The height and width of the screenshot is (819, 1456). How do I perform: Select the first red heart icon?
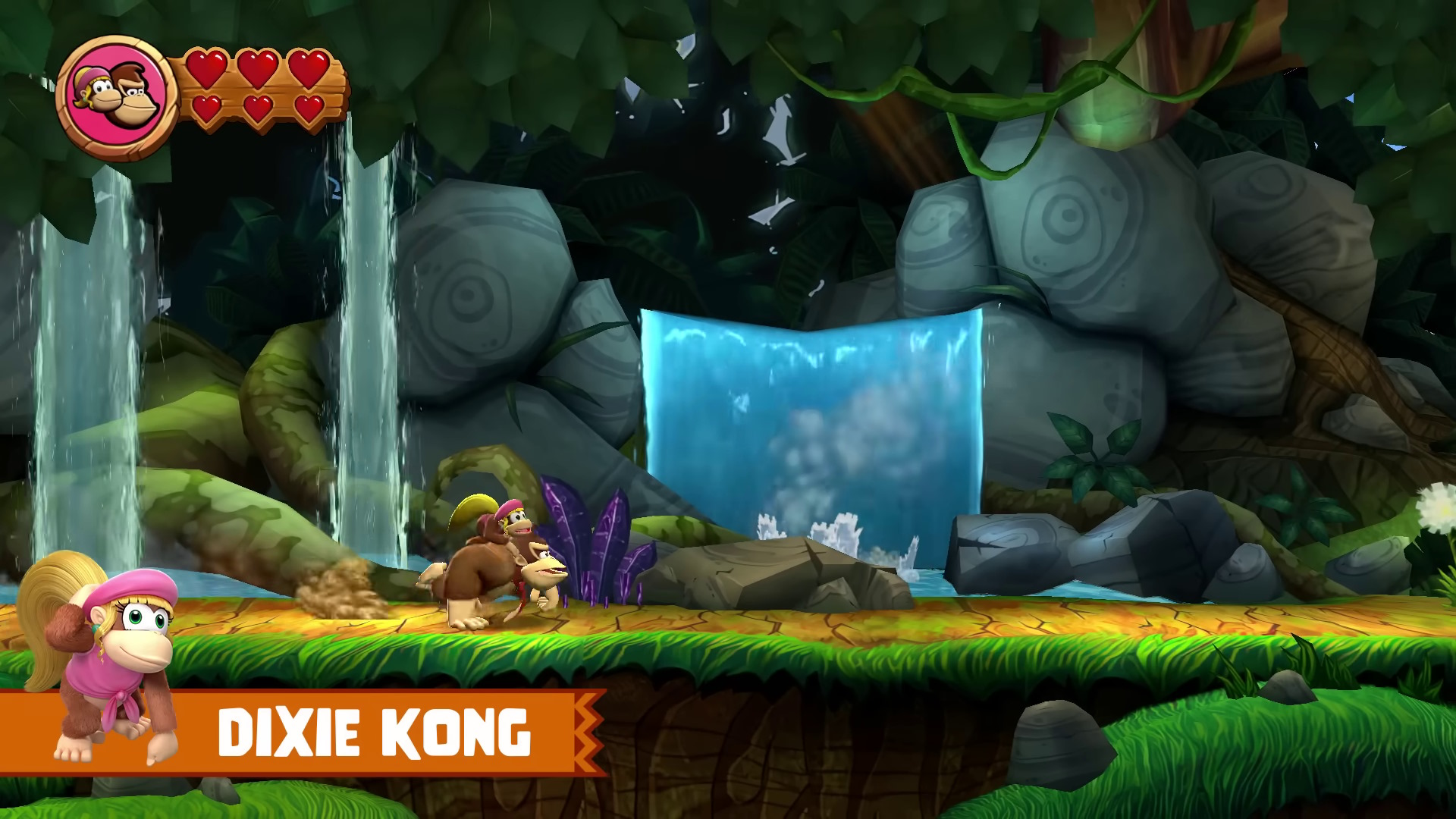[x=206, y=68]
